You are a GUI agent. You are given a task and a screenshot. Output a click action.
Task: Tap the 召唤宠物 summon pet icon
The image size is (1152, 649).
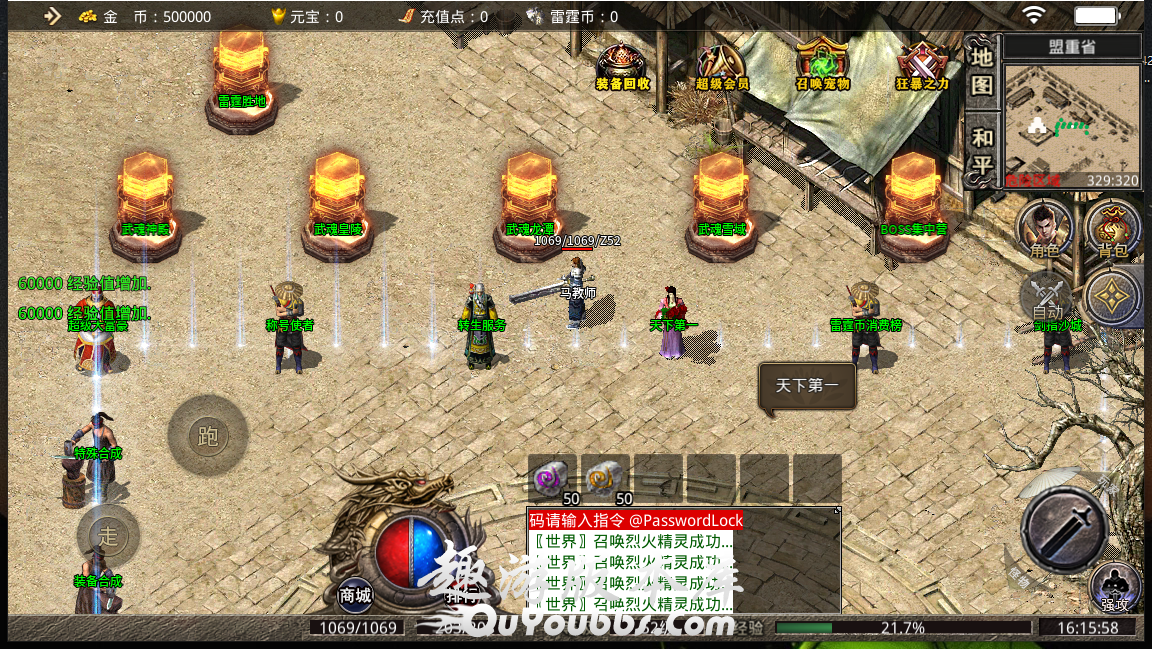pos(822,66)
